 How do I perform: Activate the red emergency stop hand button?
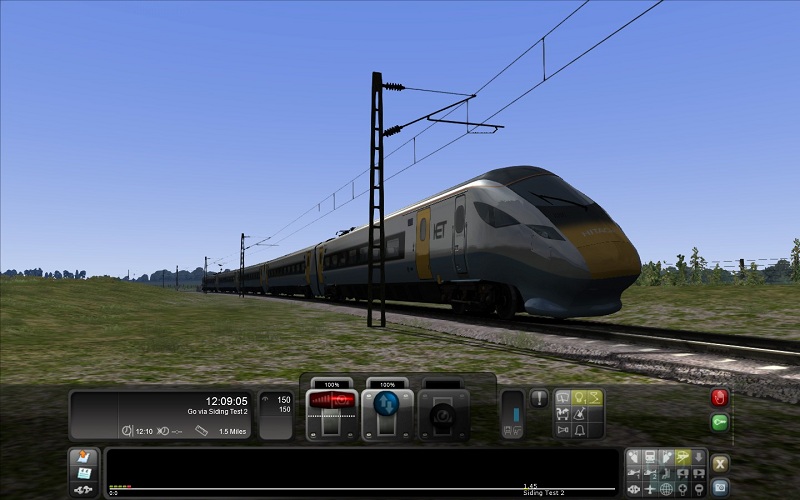tap(719, 397)
